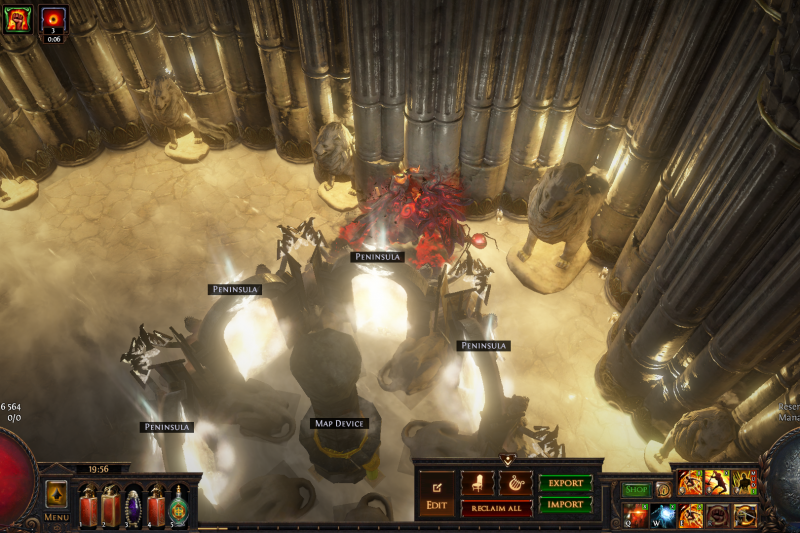Select the red fist buff icon

tap(17, 18)
